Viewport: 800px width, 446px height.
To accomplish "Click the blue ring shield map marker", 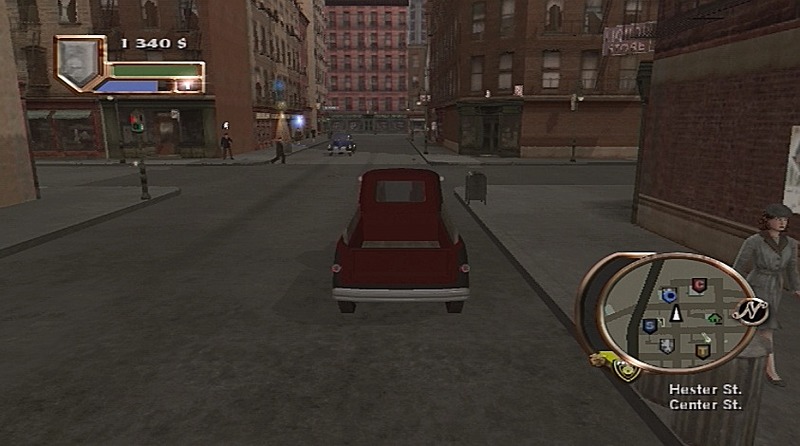I will coord(669,295).
